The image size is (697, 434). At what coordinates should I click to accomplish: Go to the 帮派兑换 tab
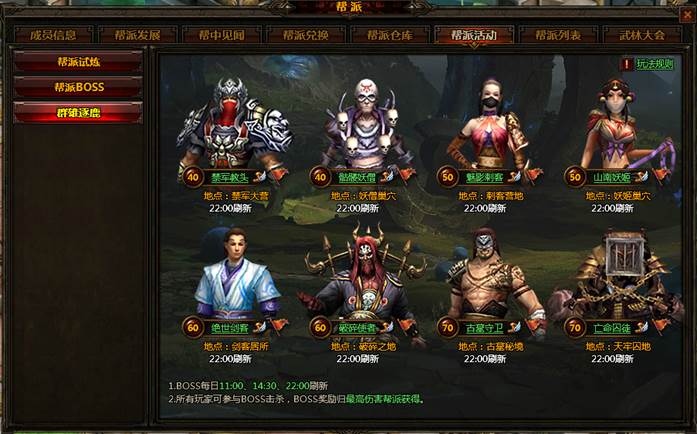[305, 35]
